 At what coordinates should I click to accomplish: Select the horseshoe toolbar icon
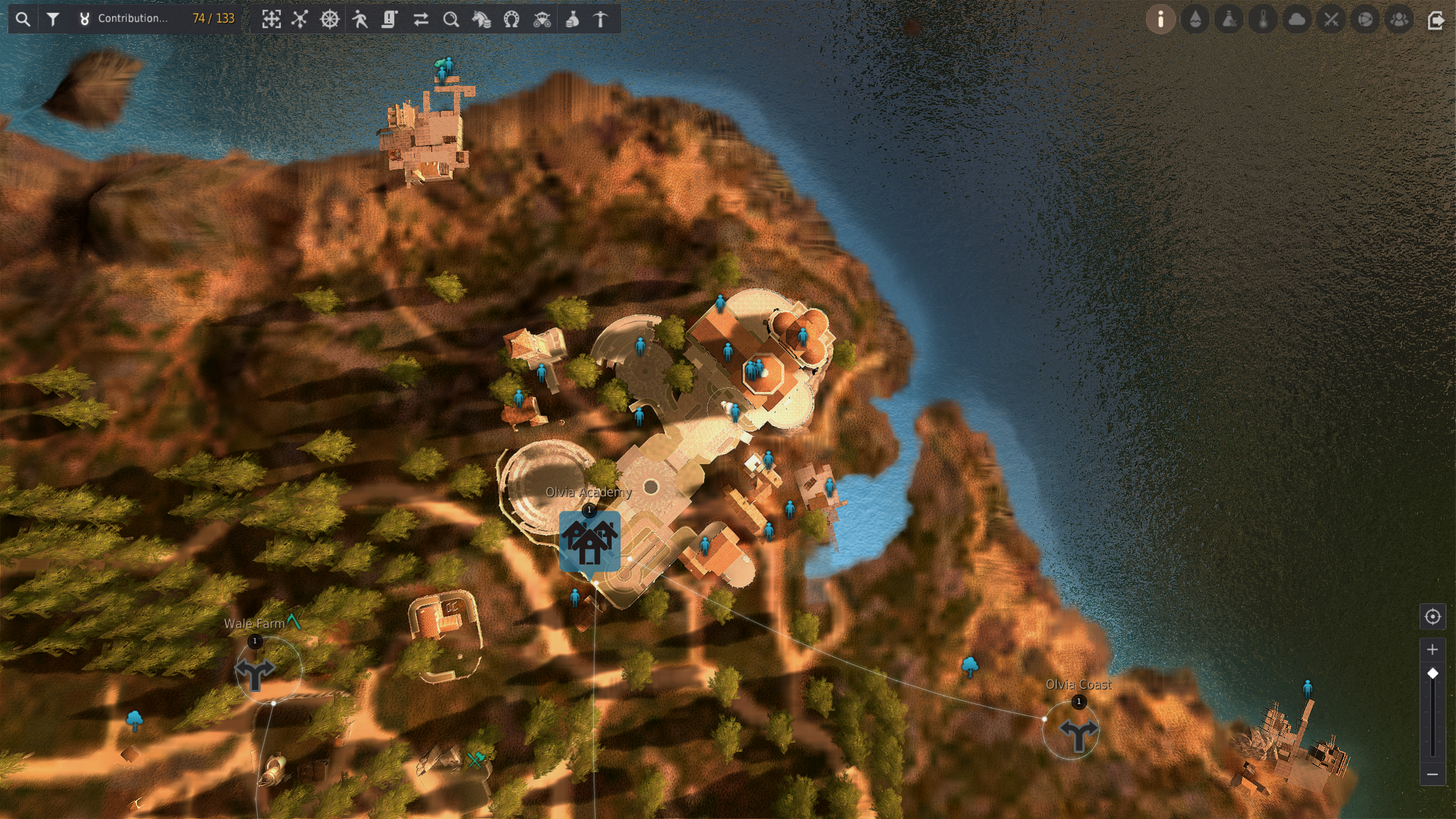click(512, 19)
